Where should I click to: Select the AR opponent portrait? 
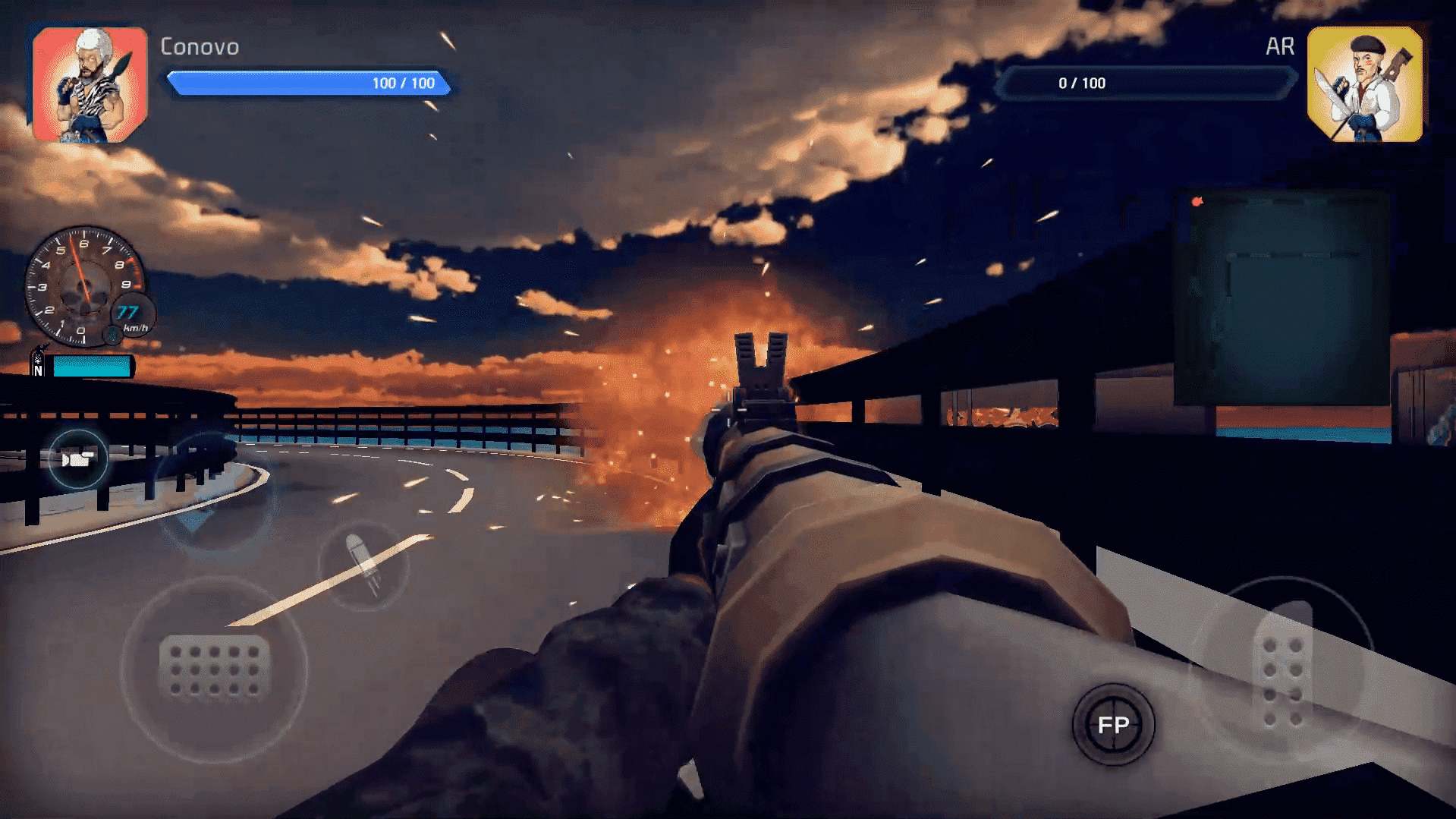point(1364,84)
